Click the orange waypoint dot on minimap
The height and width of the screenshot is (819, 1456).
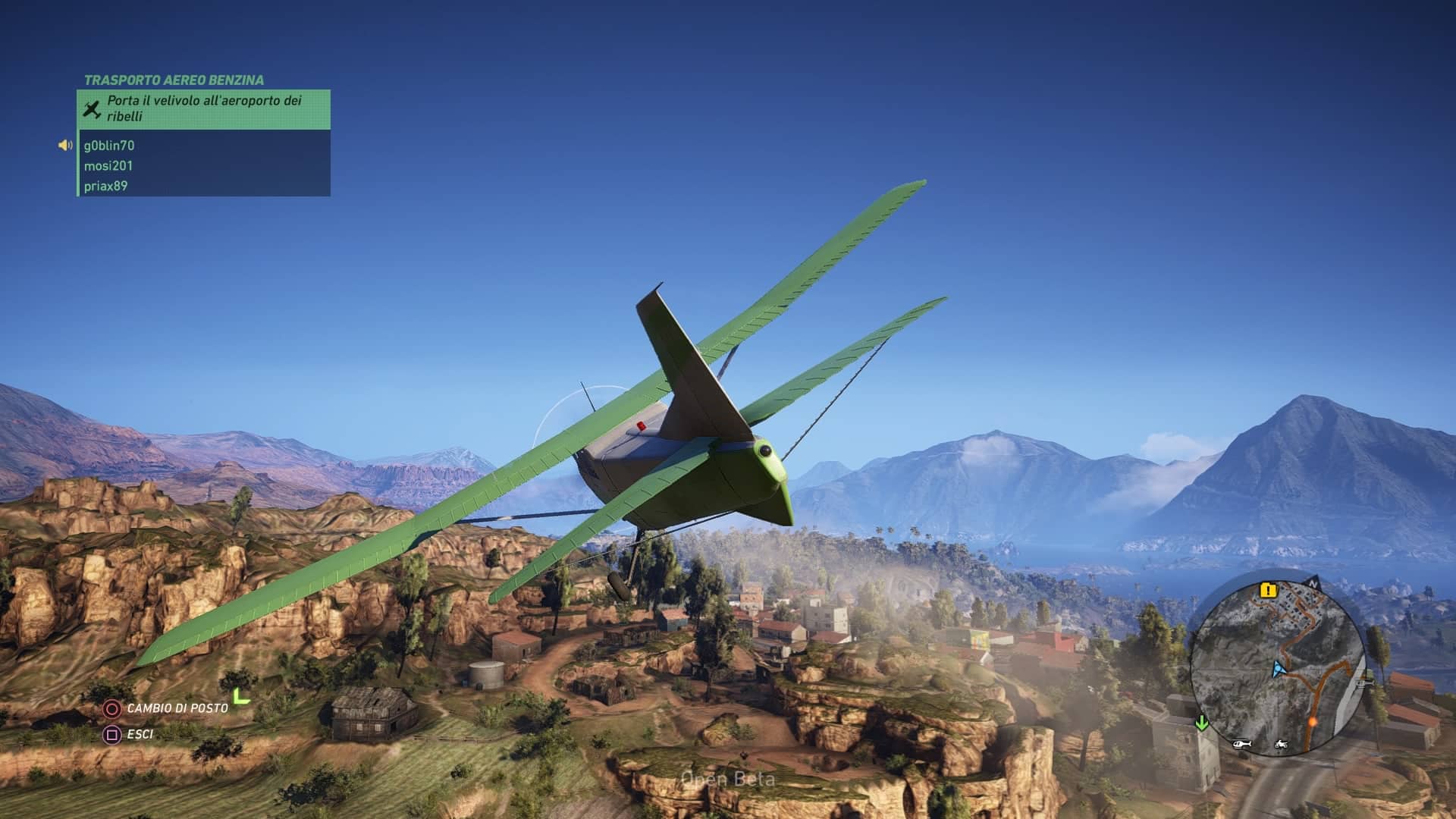coord(1312,722)
